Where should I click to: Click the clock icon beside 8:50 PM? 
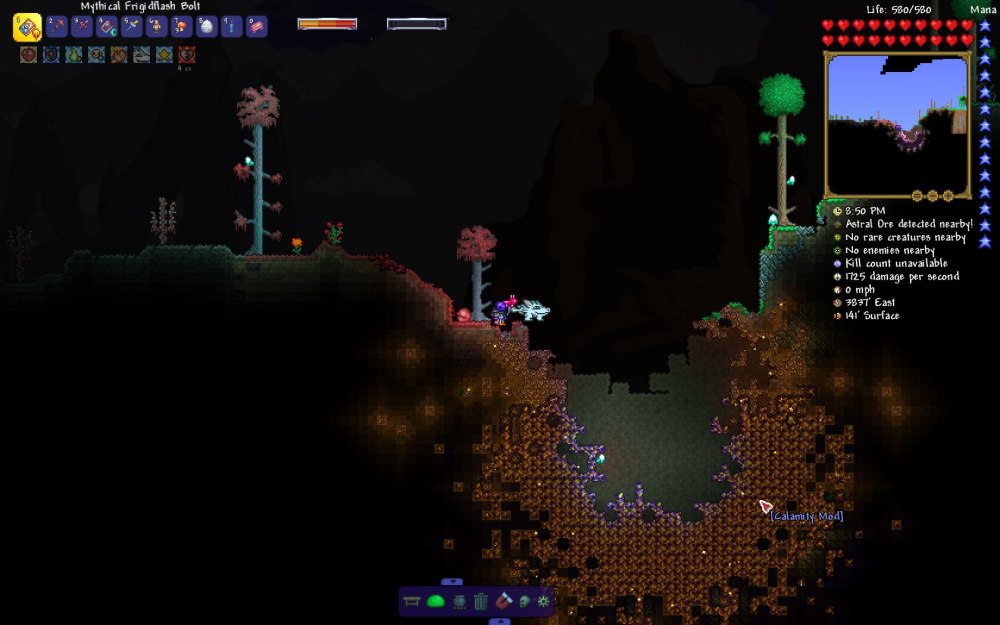[x=836, y=211]
